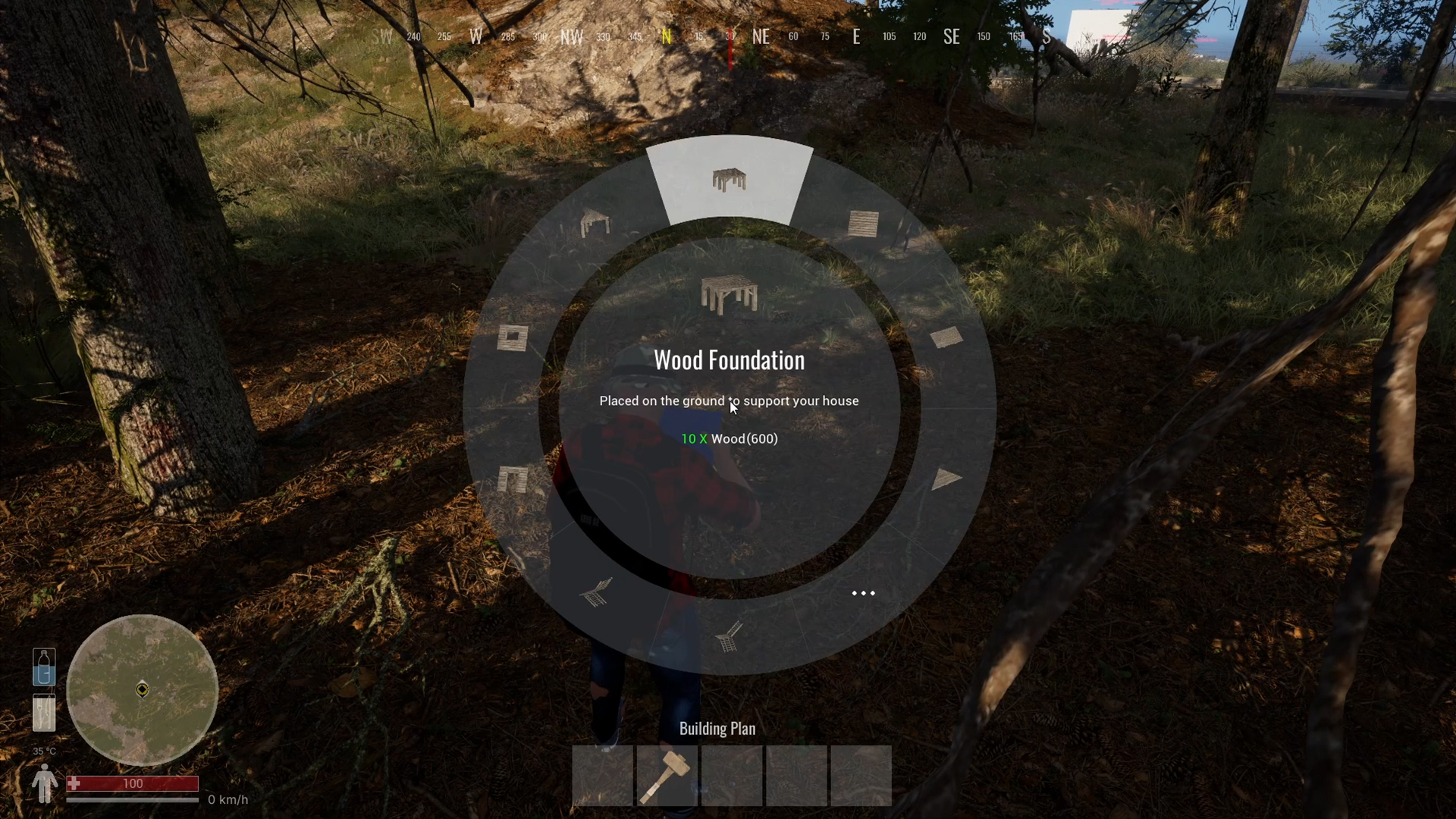
Task: Choose the wooden doorway frame piece
Action: click(x=513, y=479)
